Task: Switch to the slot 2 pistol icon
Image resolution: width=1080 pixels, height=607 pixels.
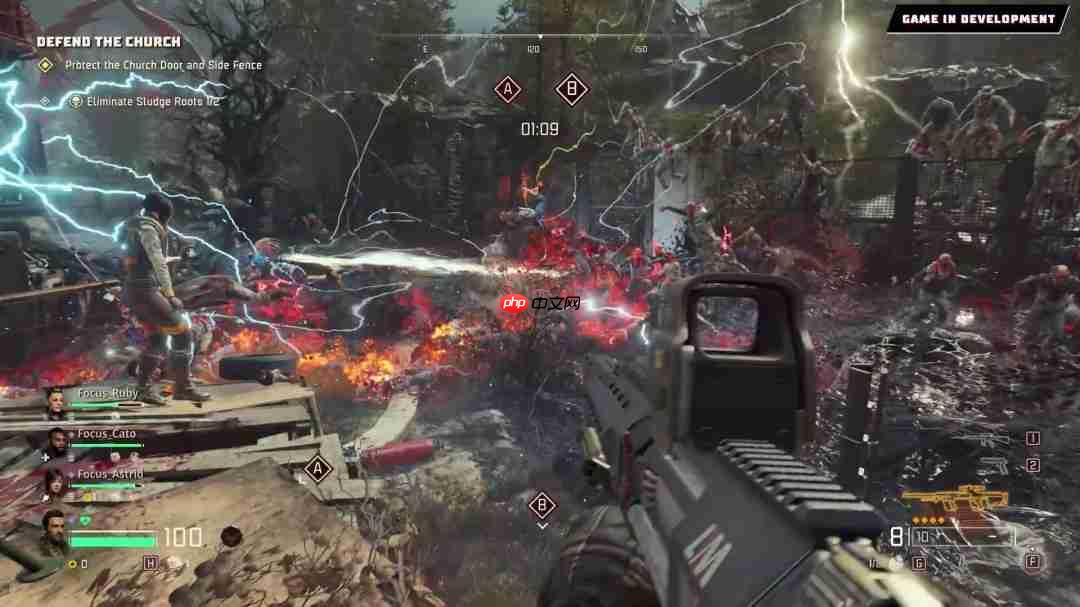Action: [992, 466]
